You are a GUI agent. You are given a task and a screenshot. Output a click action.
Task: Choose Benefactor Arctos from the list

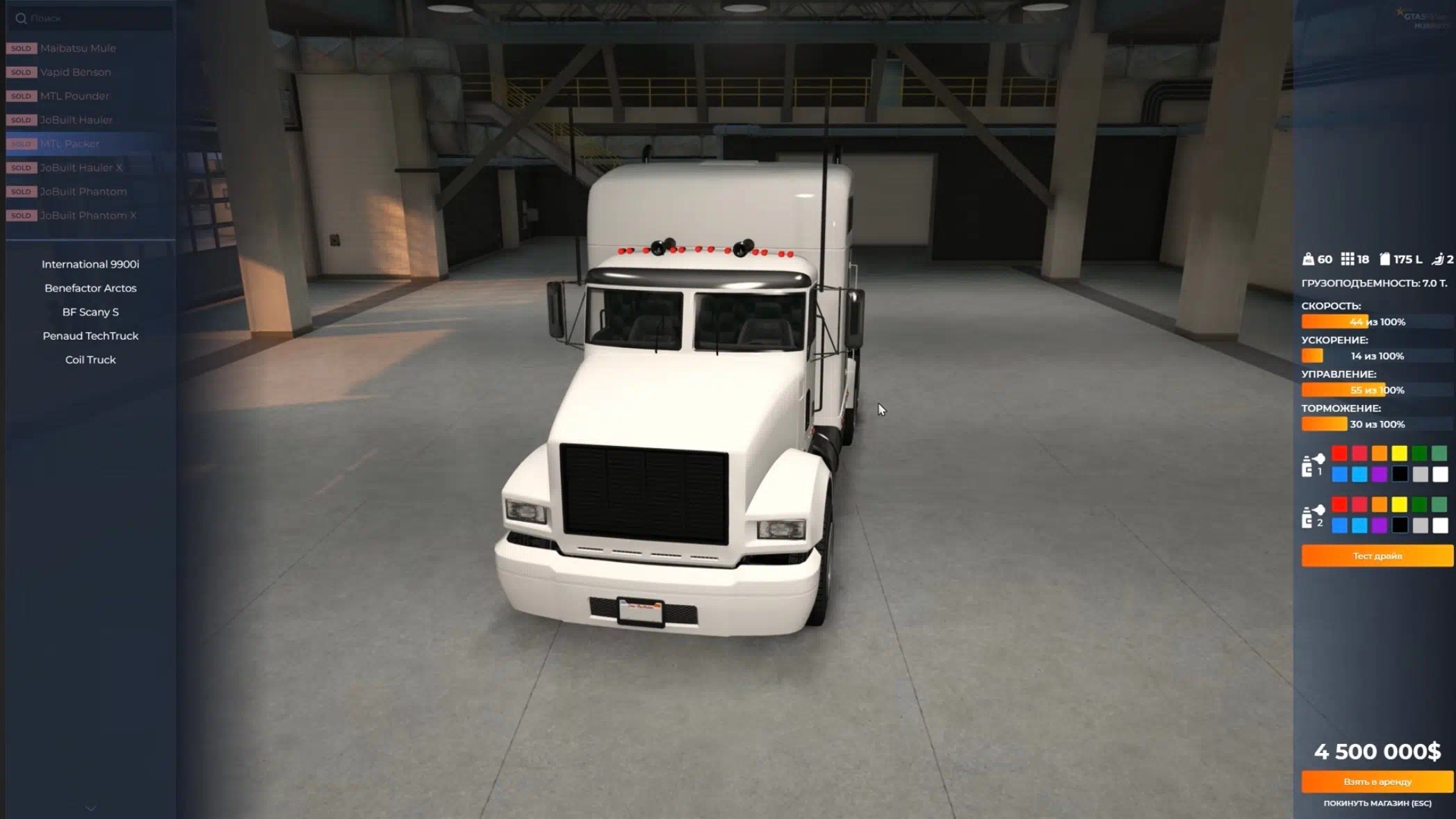coord(90,288)
